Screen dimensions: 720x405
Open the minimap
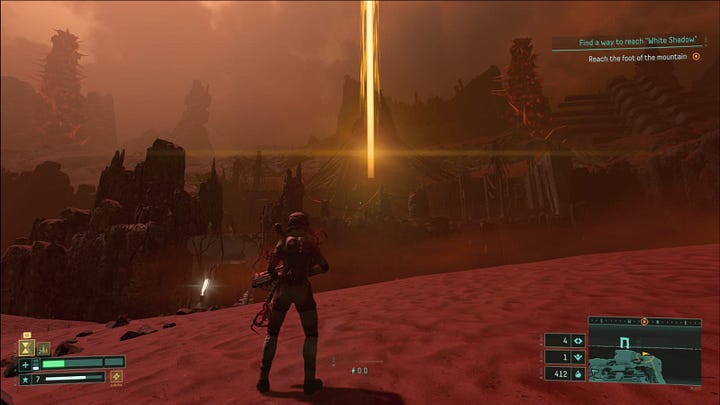644,356
